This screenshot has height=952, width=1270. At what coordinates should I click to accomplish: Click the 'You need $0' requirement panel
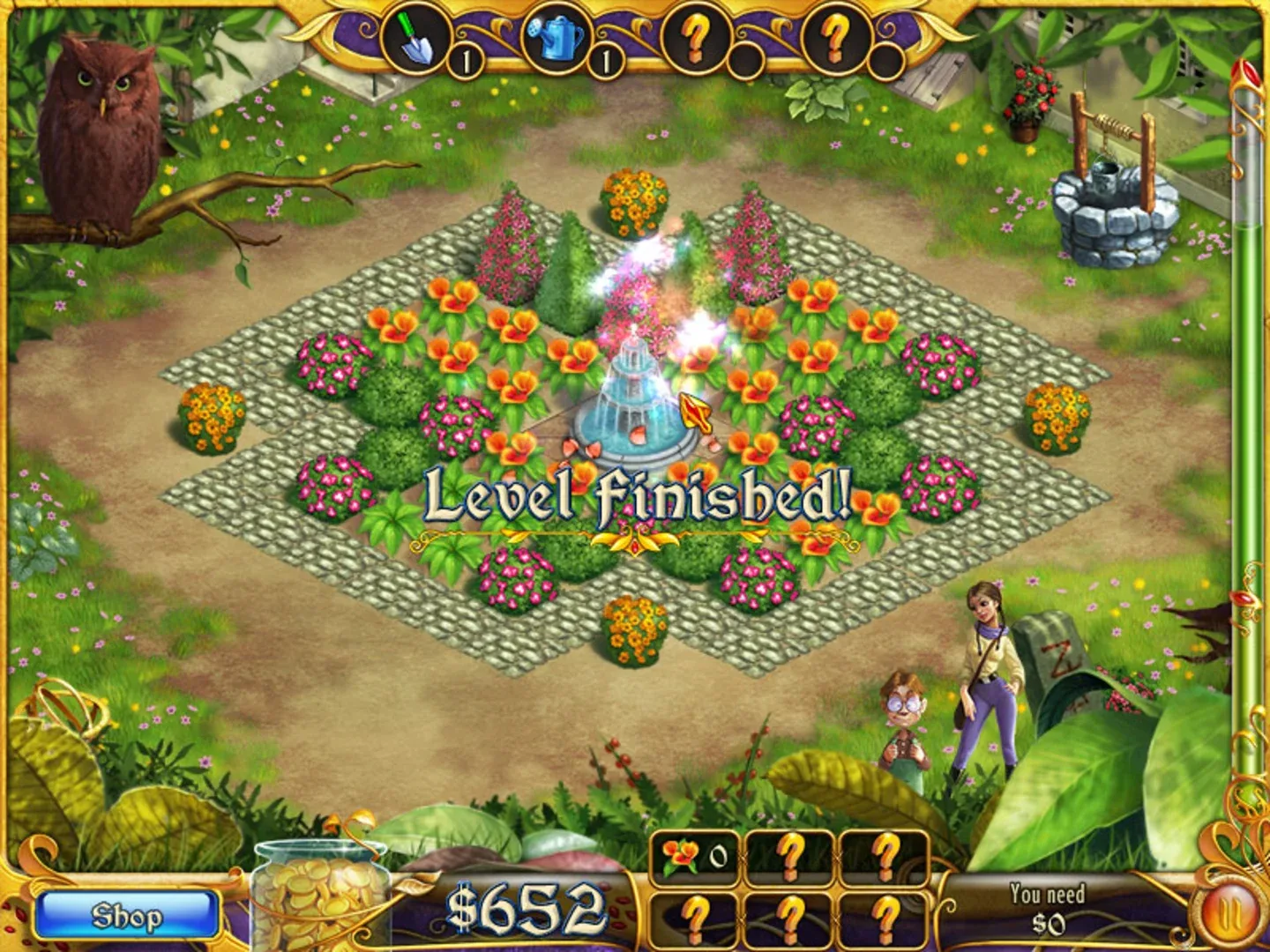point(1050,911)
